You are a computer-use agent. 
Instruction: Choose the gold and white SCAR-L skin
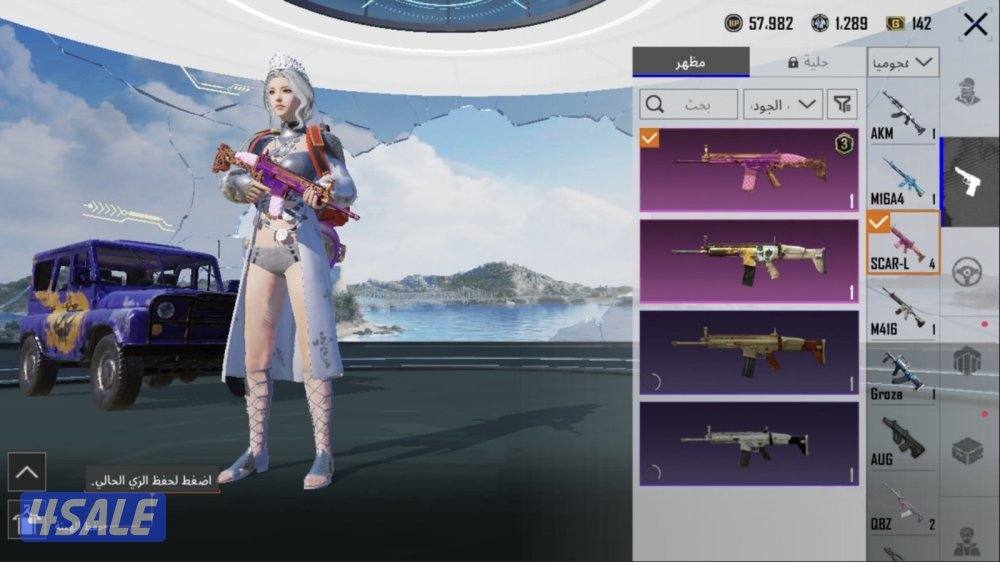pos(749,261)
